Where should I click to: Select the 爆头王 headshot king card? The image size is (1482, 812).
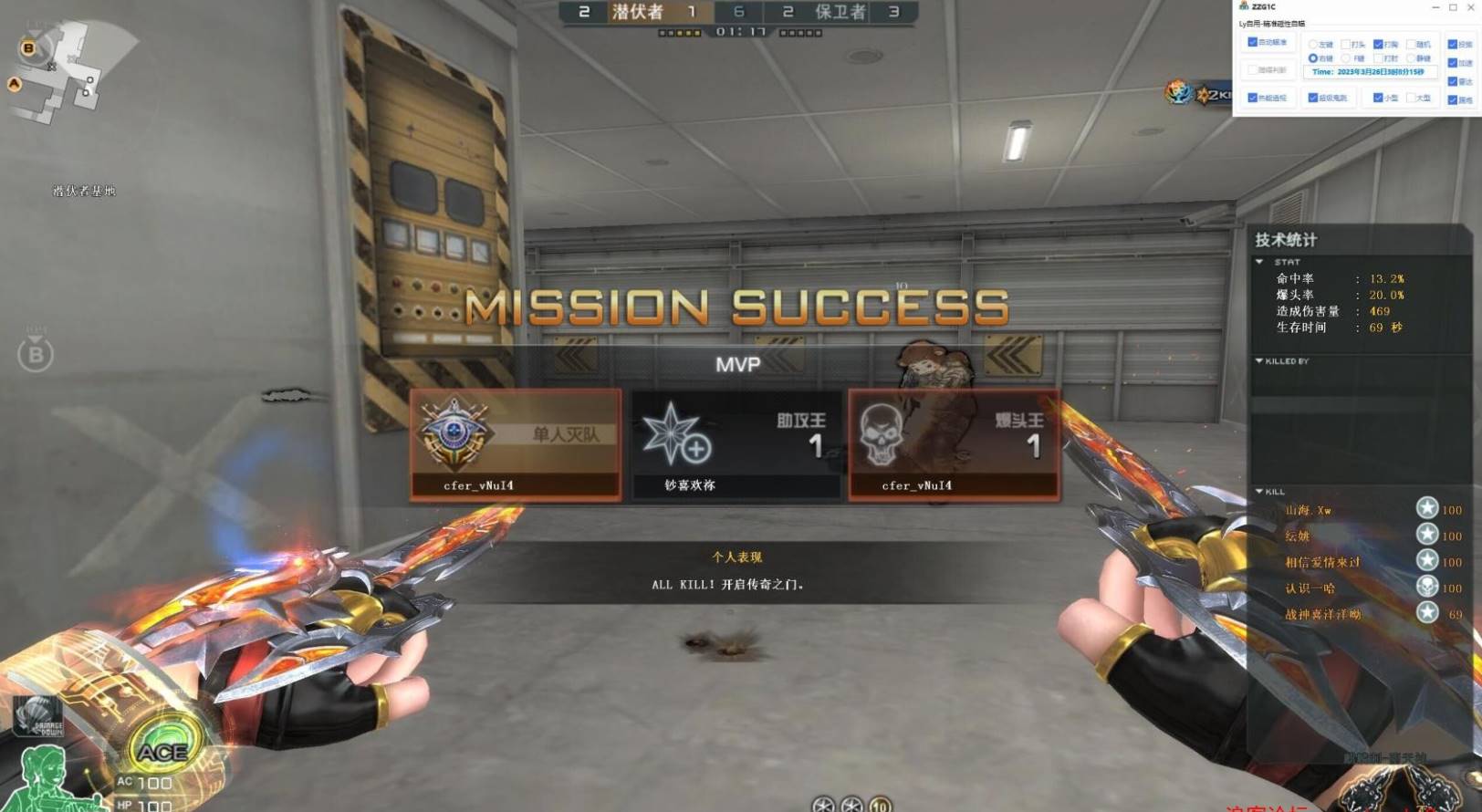coord(954,445)
